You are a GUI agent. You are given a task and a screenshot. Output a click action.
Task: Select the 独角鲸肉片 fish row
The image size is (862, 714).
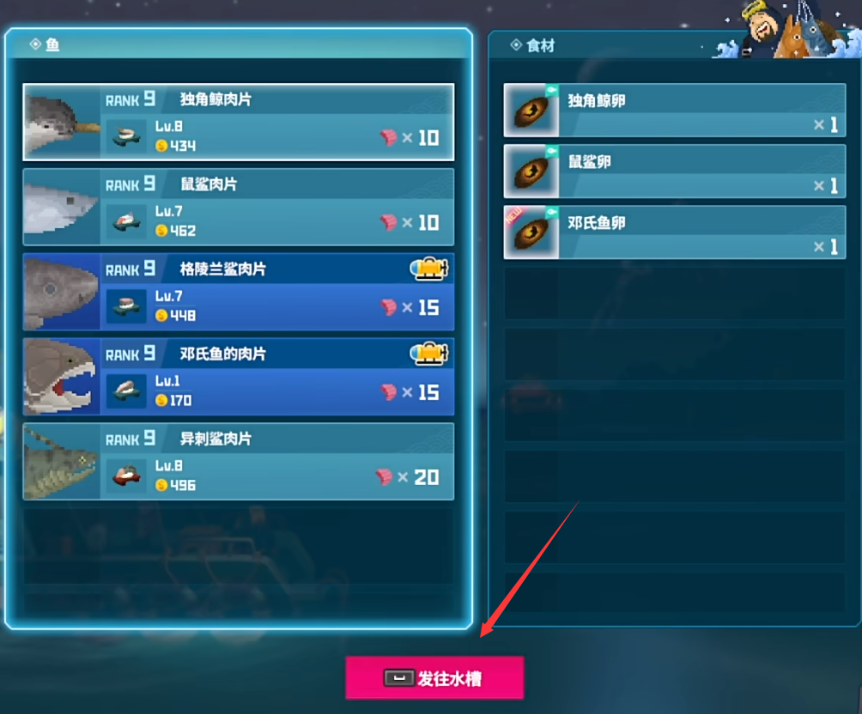238,122
